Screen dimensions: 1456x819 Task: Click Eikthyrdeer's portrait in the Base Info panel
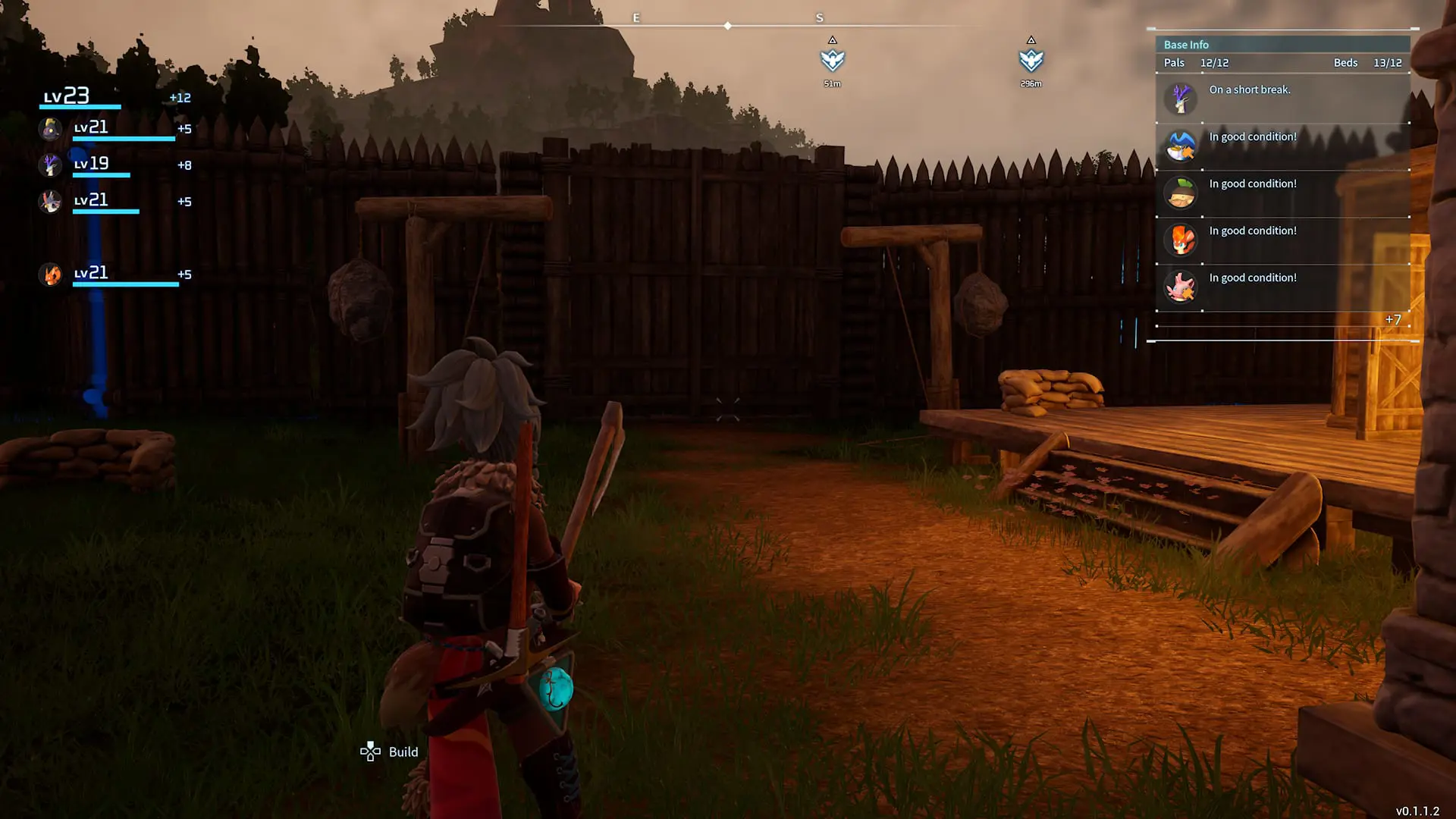pyautogui.click(x=1180, y=99)
